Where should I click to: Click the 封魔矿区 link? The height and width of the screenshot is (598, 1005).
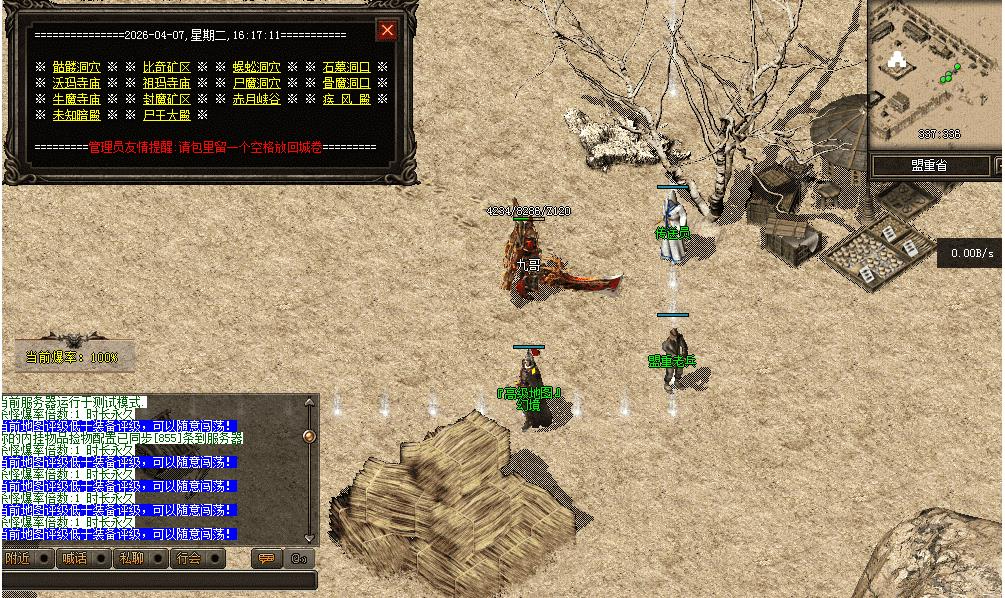click(166, 99)
